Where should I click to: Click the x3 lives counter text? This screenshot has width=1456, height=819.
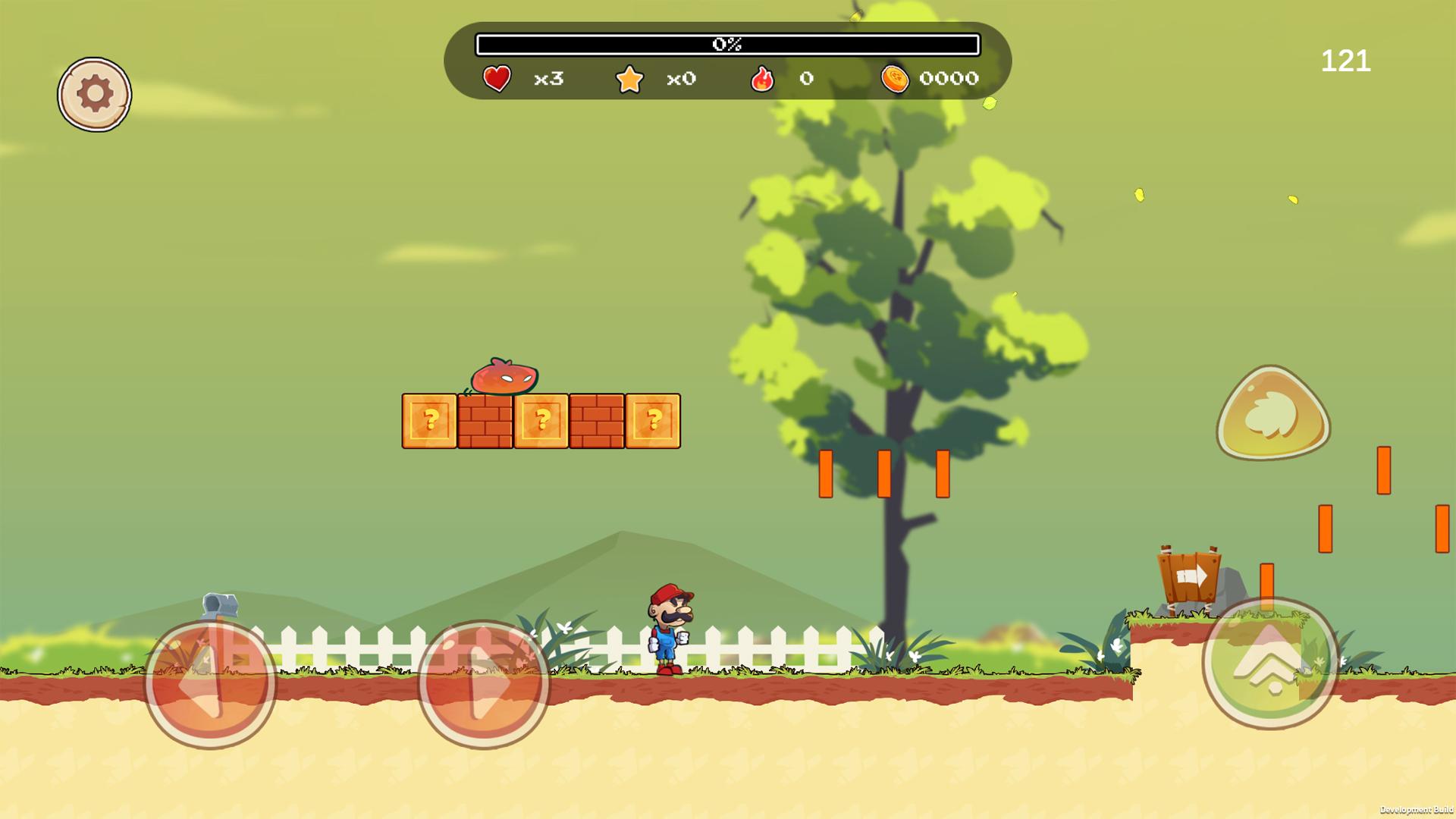click(548, 79)
